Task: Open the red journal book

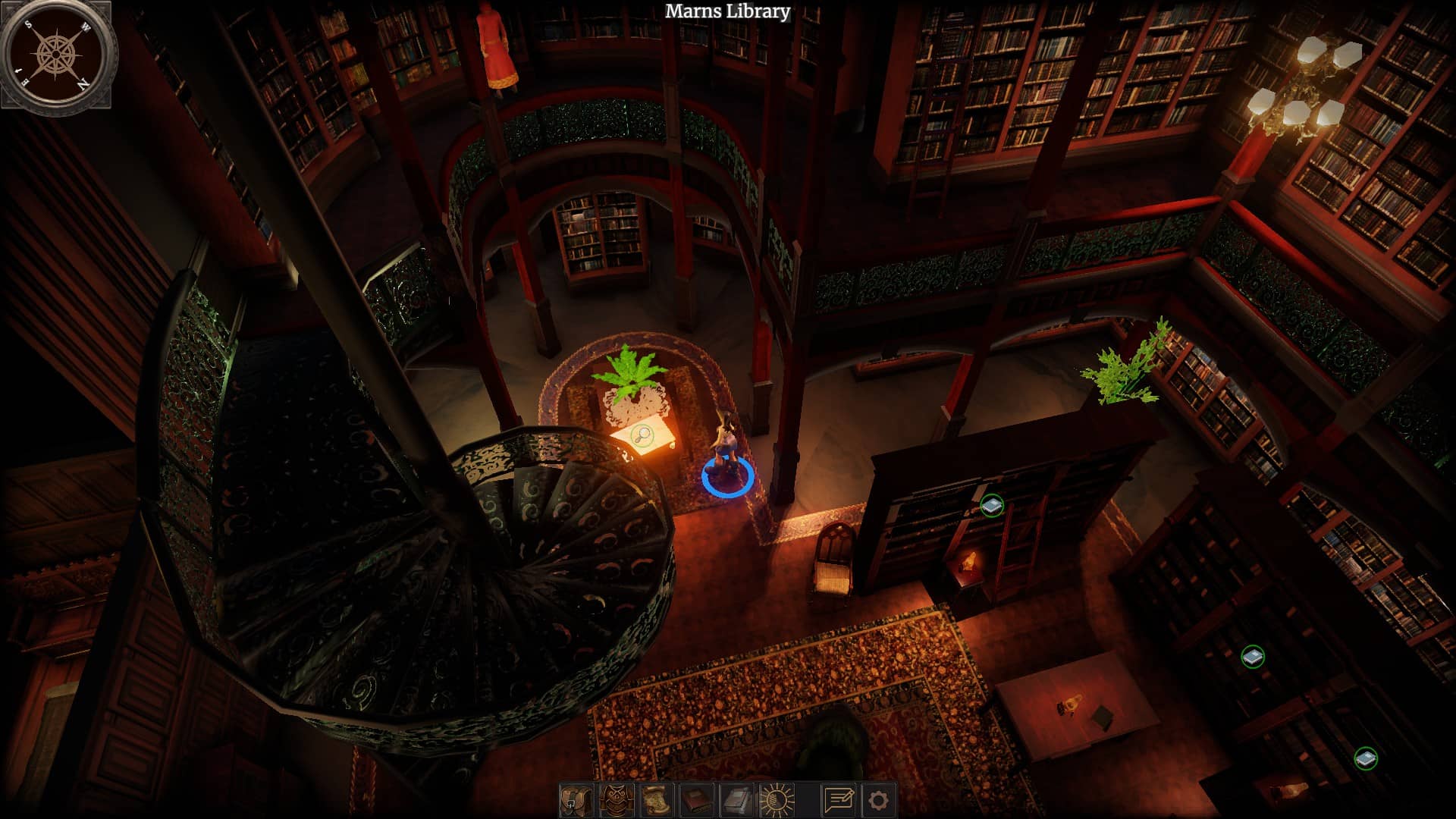Action: (697, 800)
